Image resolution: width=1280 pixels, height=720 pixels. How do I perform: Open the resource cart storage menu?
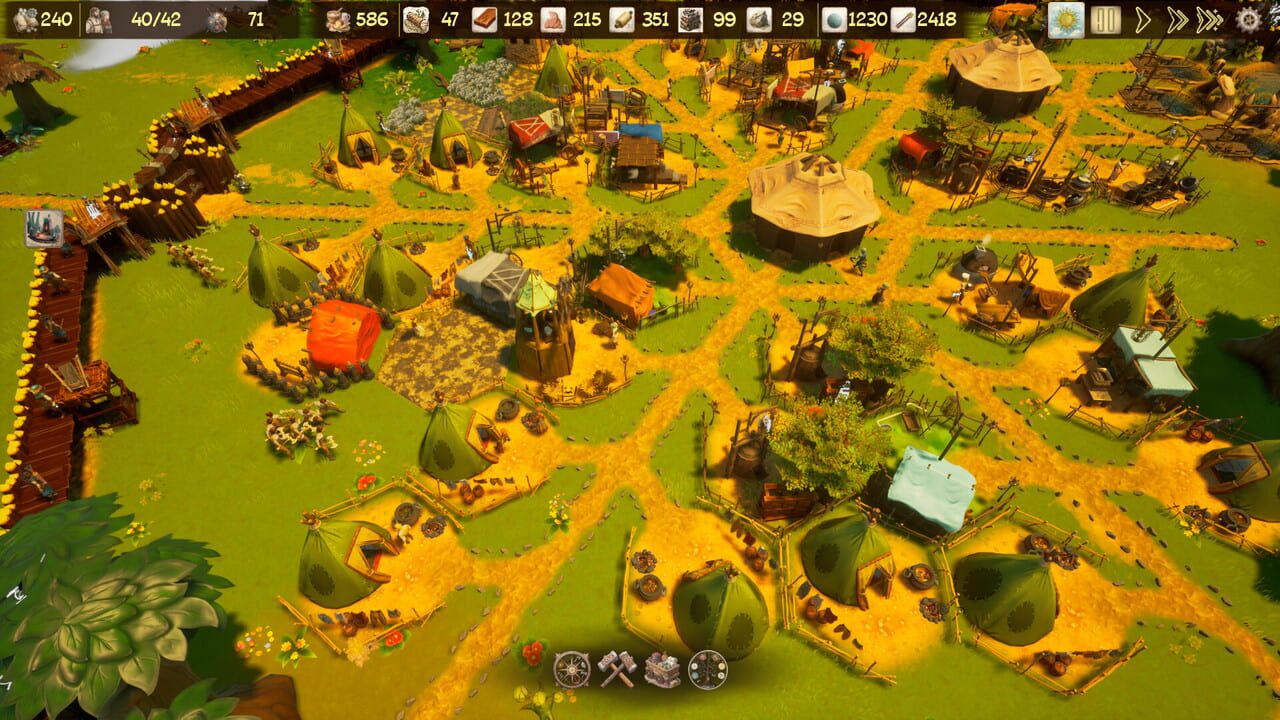tap(662, 670)
